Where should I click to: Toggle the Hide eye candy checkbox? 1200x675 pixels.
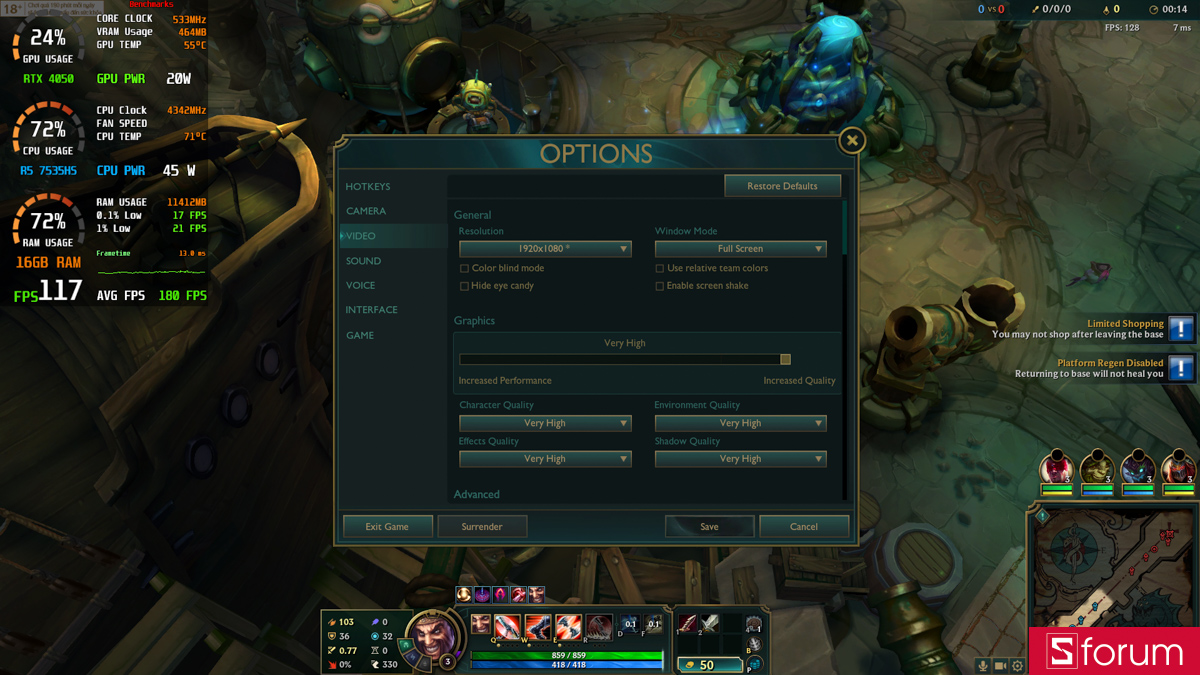click(x=464, y=286)
